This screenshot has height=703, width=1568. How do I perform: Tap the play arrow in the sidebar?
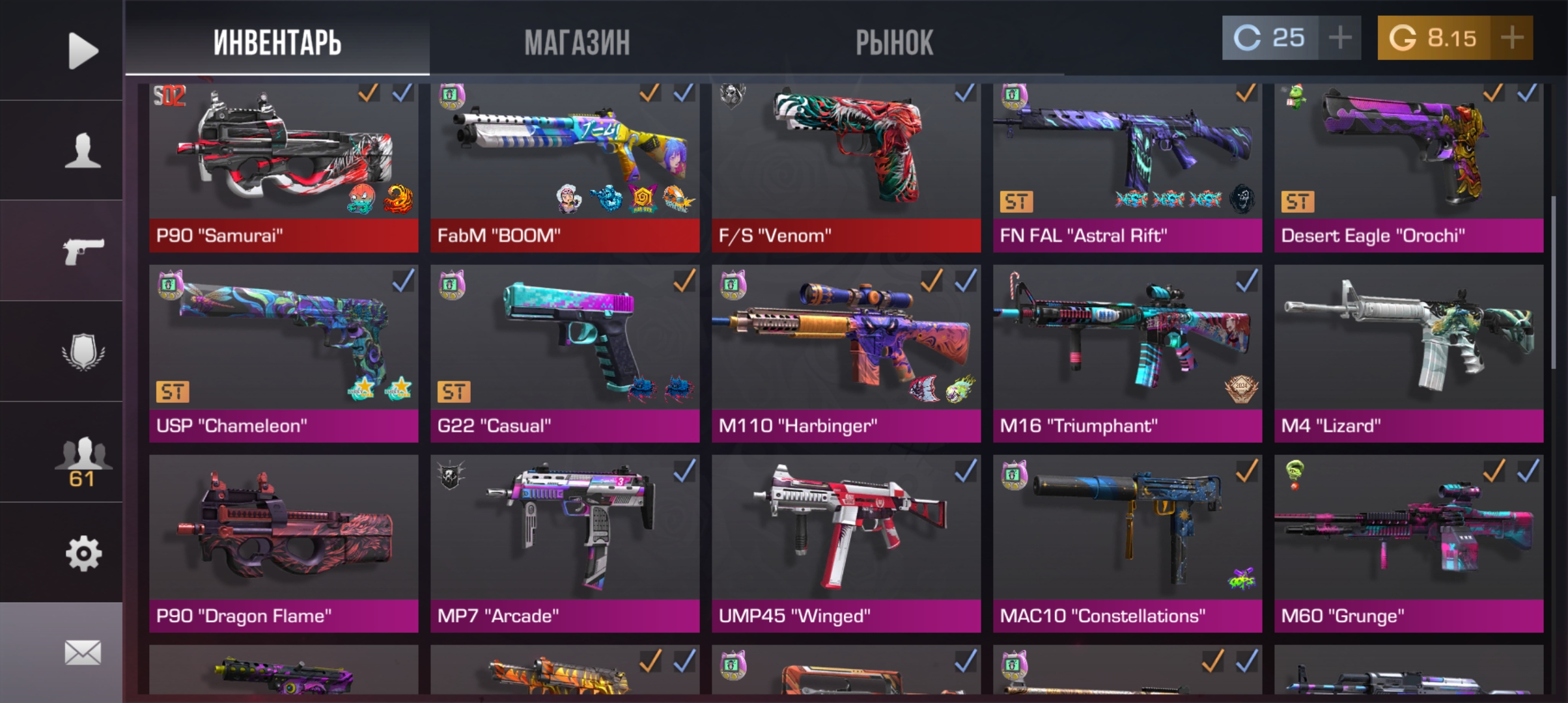pyautogui.click(x=82, y=50)
